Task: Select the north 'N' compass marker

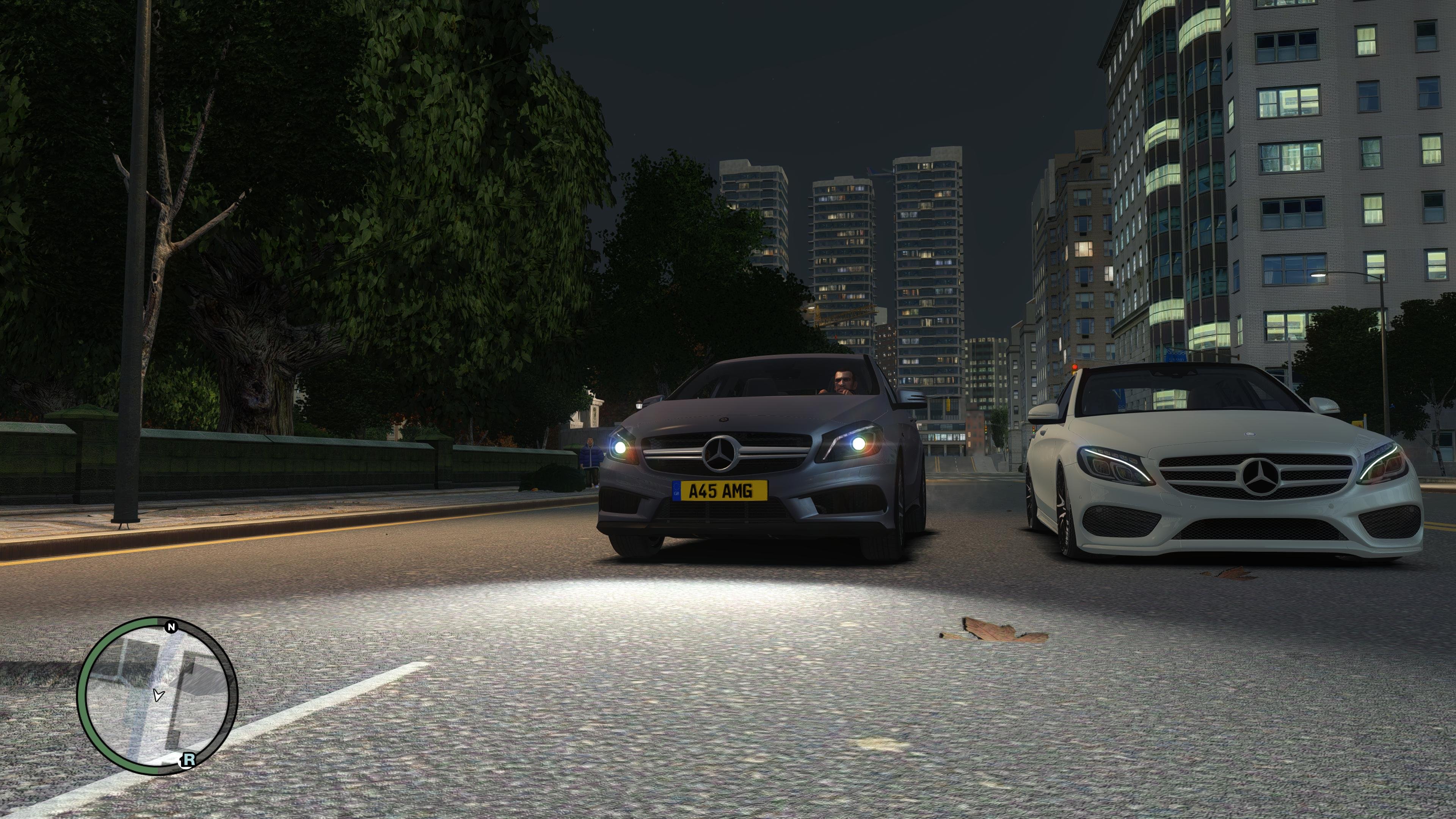Action: coord(171,627)
